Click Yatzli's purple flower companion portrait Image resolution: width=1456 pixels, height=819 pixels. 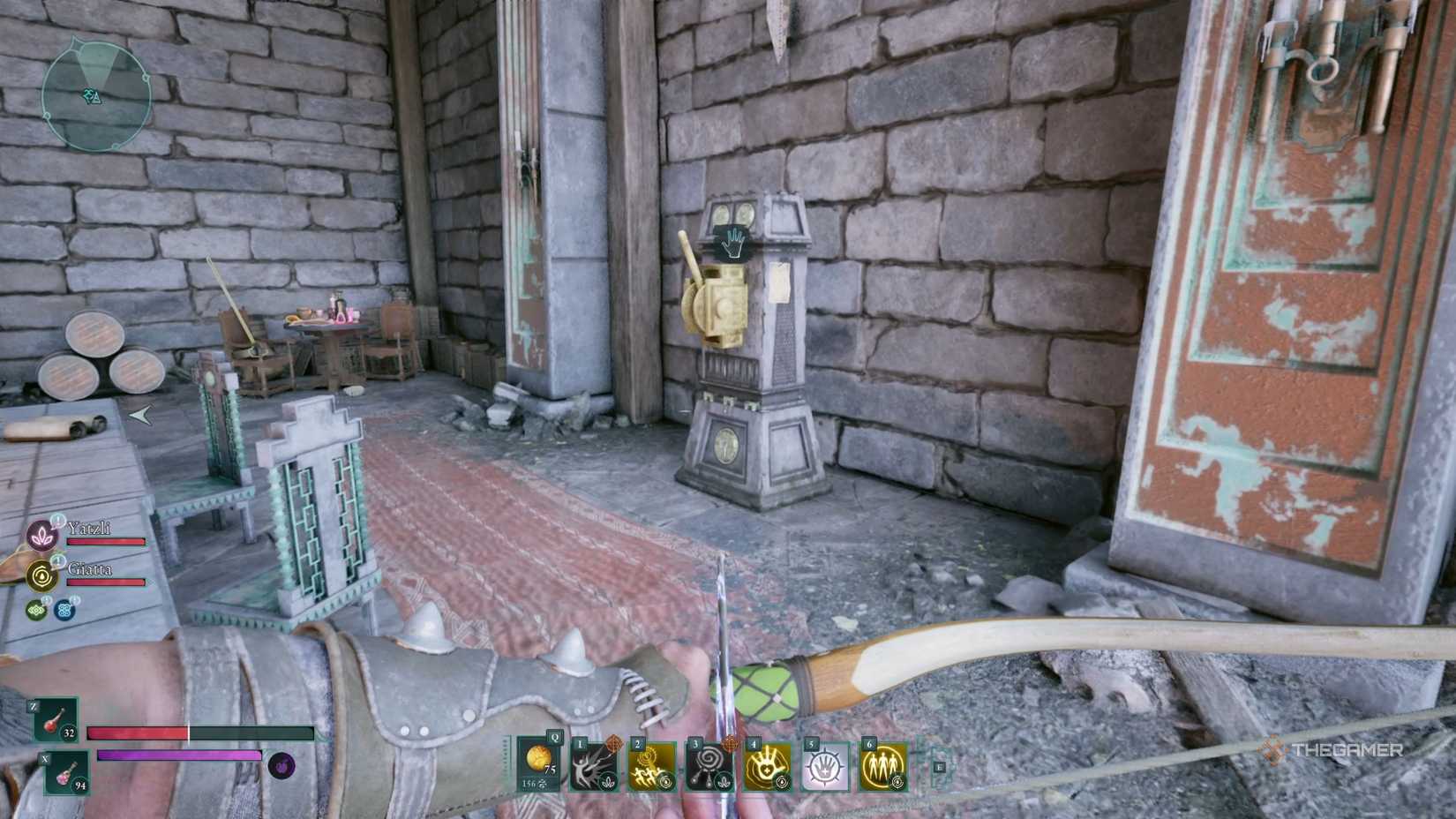[x=42, y=537]
